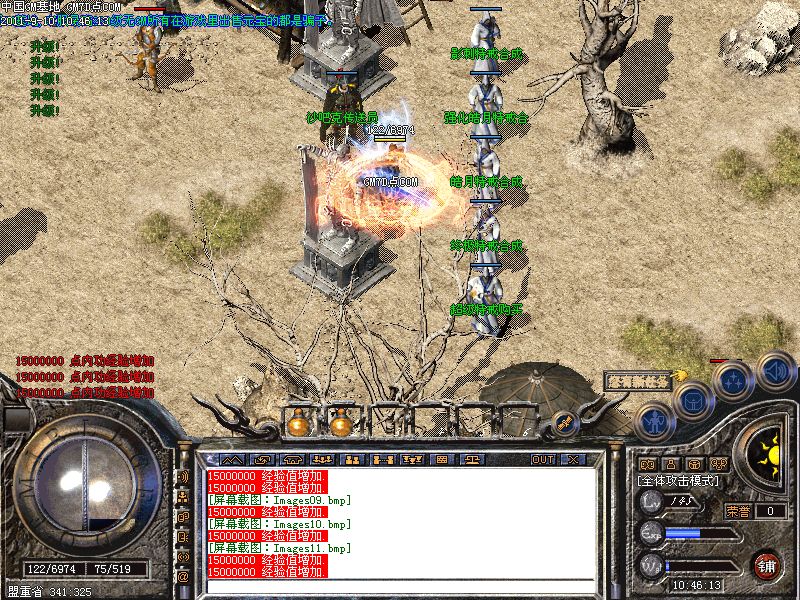Open the red shop button marked 铺

point(766,566)
